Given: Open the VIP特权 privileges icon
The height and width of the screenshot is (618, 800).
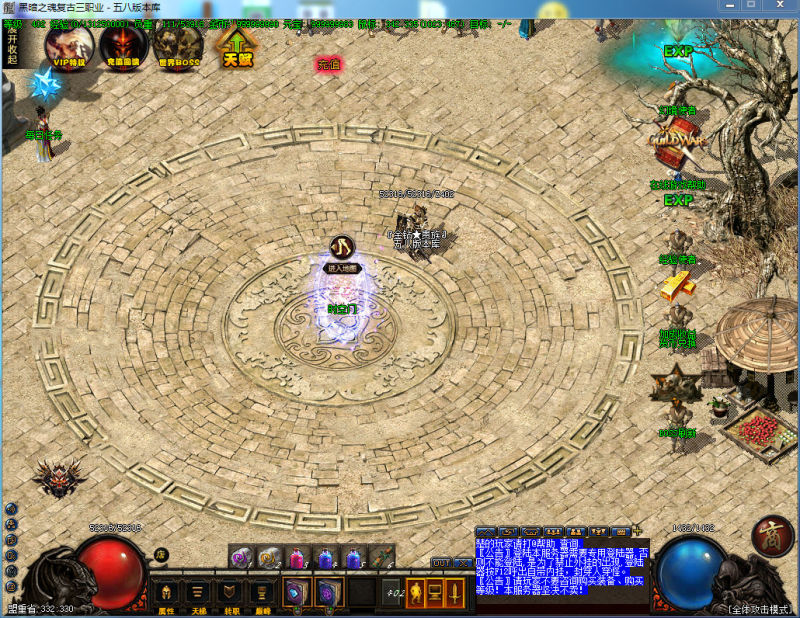Looking at the screenshot, I should 69,45.
